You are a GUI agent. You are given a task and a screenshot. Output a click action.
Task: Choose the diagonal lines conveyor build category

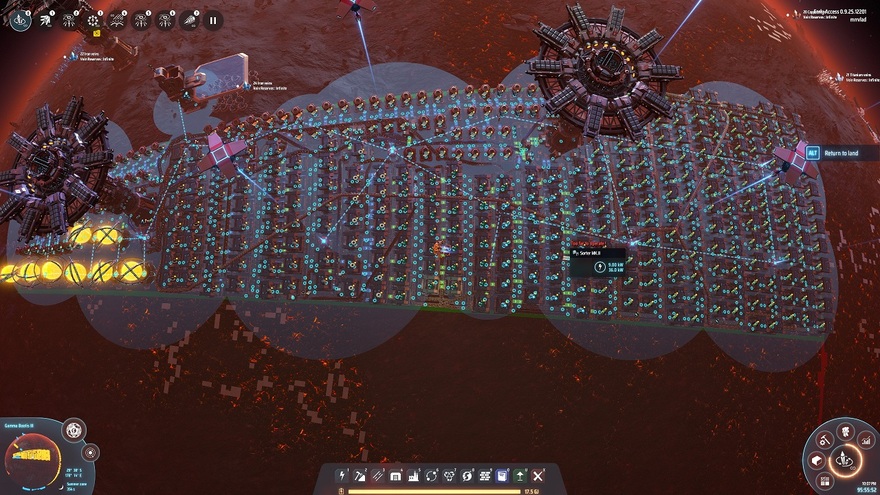[379, 476]
